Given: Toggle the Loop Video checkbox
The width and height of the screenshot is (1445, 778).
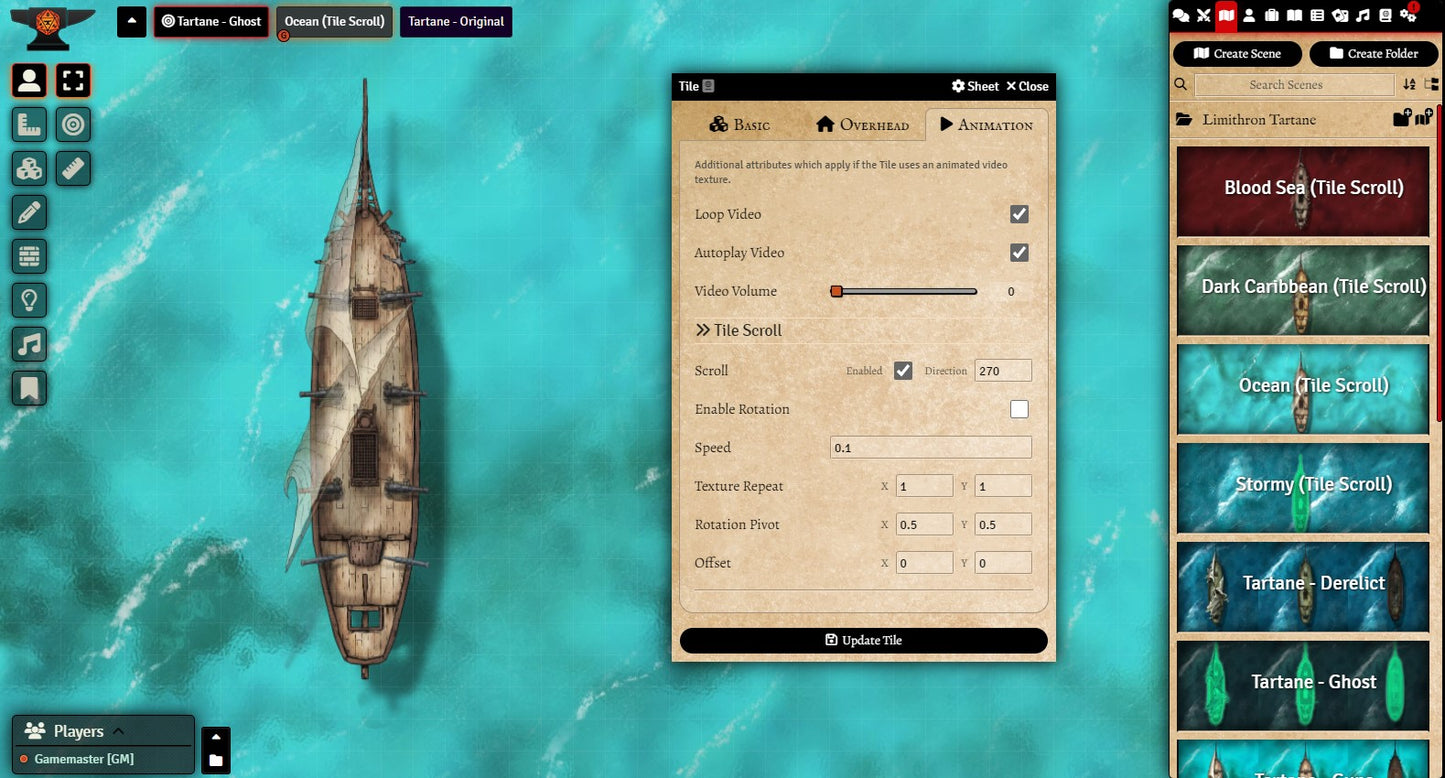Looking at the screenshot, I should pos(1019,214).
